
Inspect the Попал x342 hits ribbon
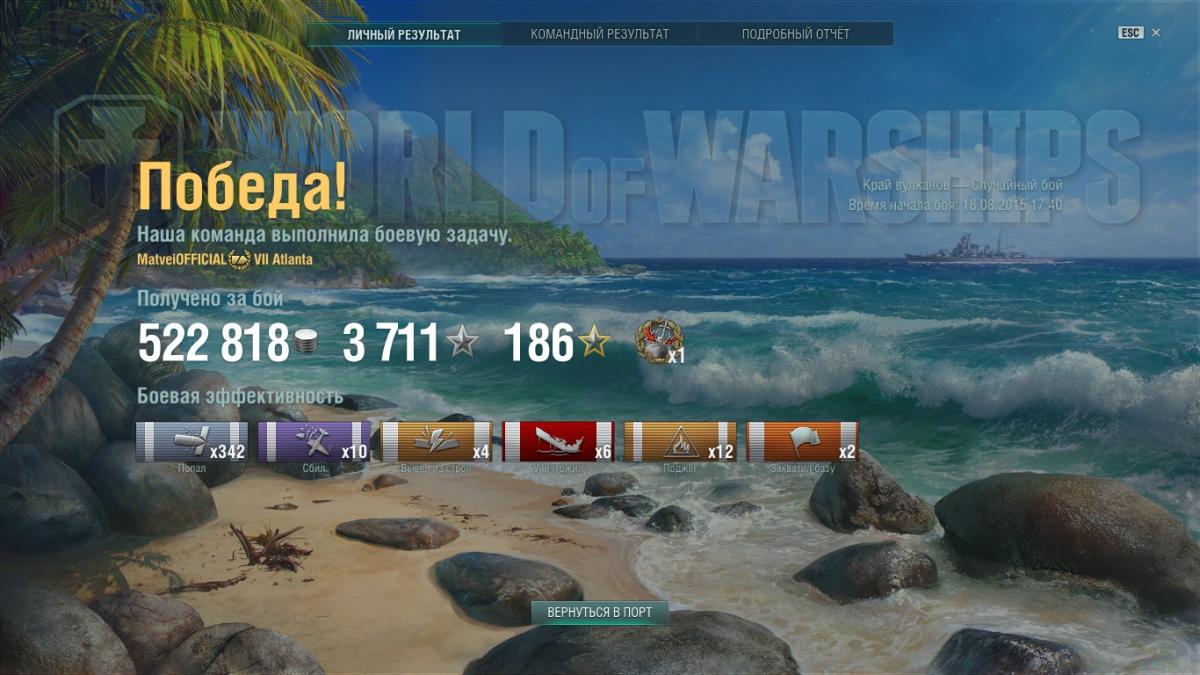coord(192,442)
